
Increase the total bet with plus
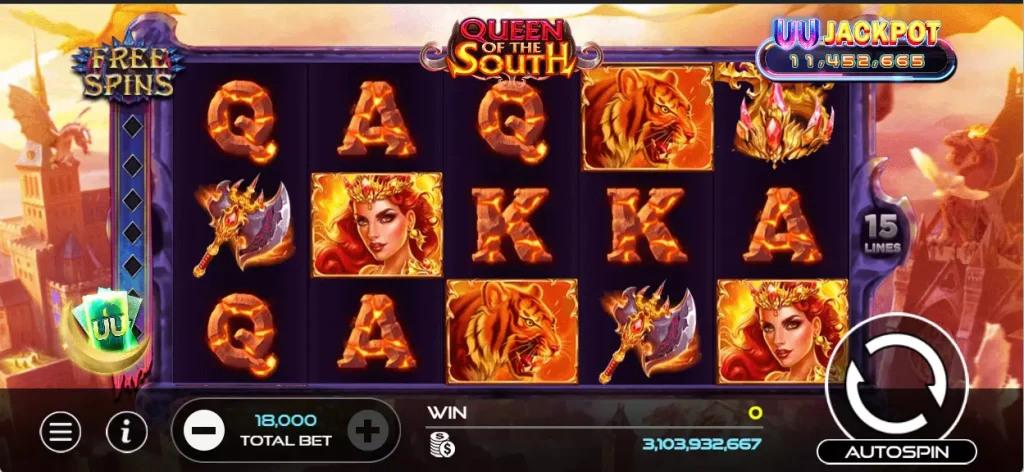click(367, 432)
